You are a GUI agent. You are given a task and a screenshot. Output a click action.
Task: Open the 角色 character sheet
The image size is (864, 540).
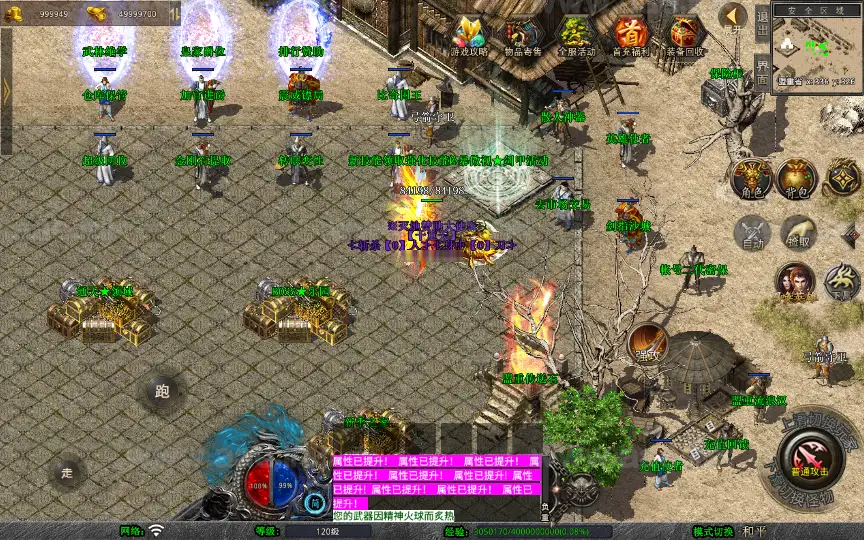tap(750, 177)
